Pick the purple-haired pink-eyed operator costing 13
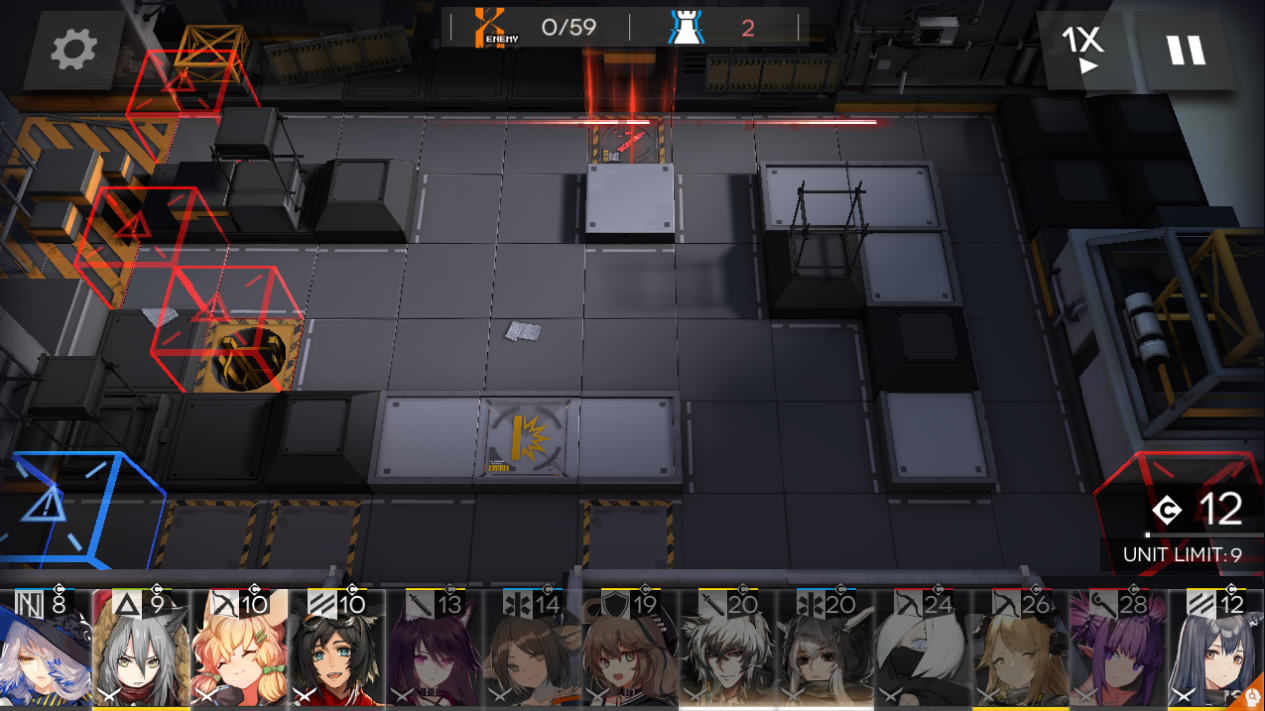The image size is (1265, 711). (x=435, y=650)
